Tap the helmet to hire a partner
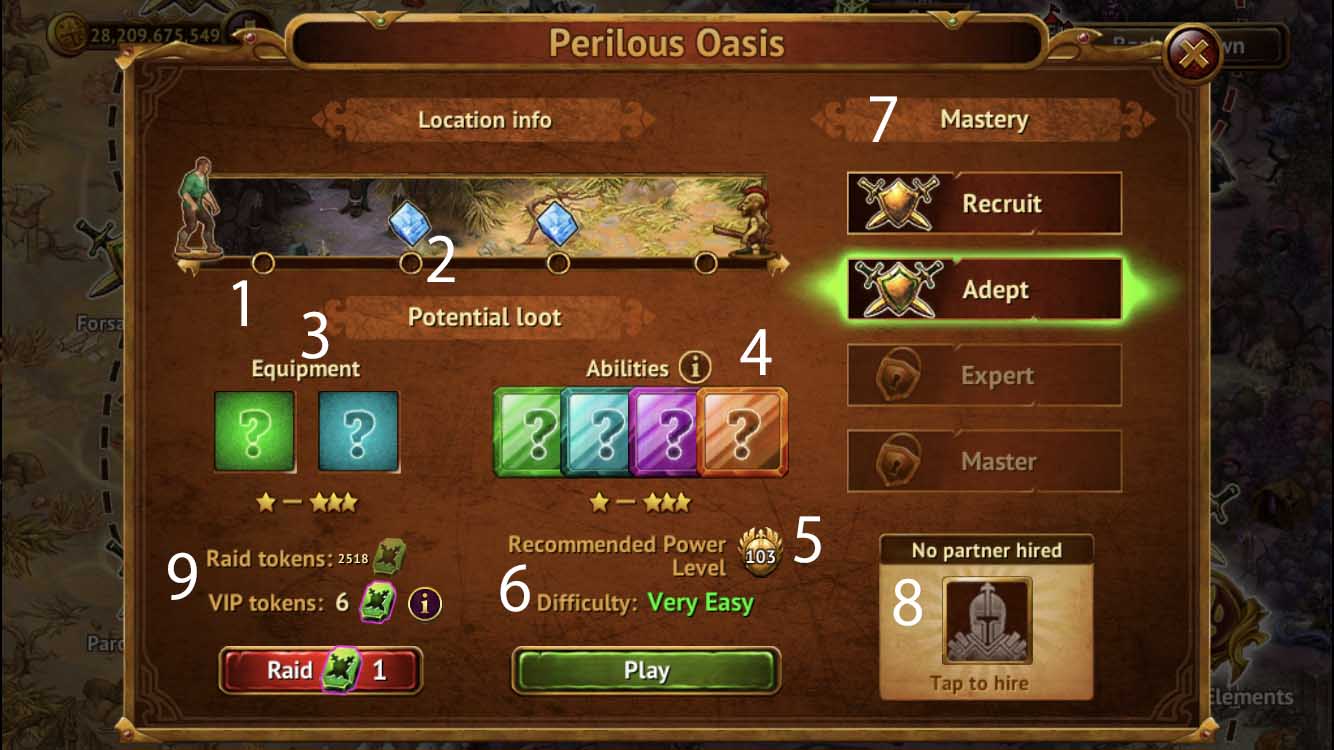Viewport: 1334px width, 750px height. coord(986,620)
